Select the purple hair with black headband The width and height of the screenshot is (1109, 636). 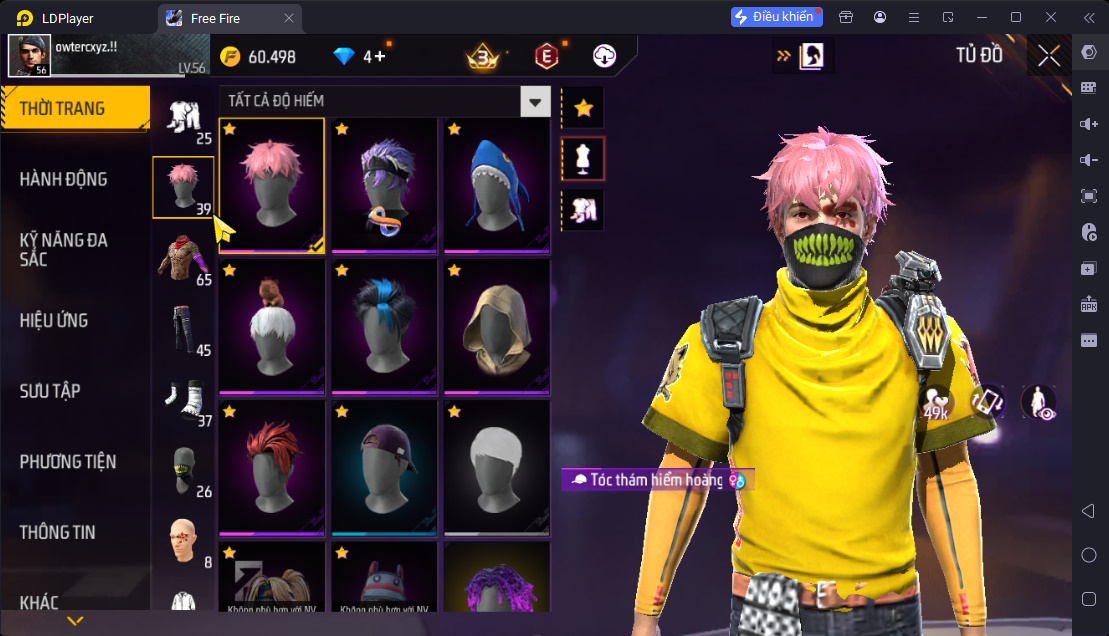(384, 184)
